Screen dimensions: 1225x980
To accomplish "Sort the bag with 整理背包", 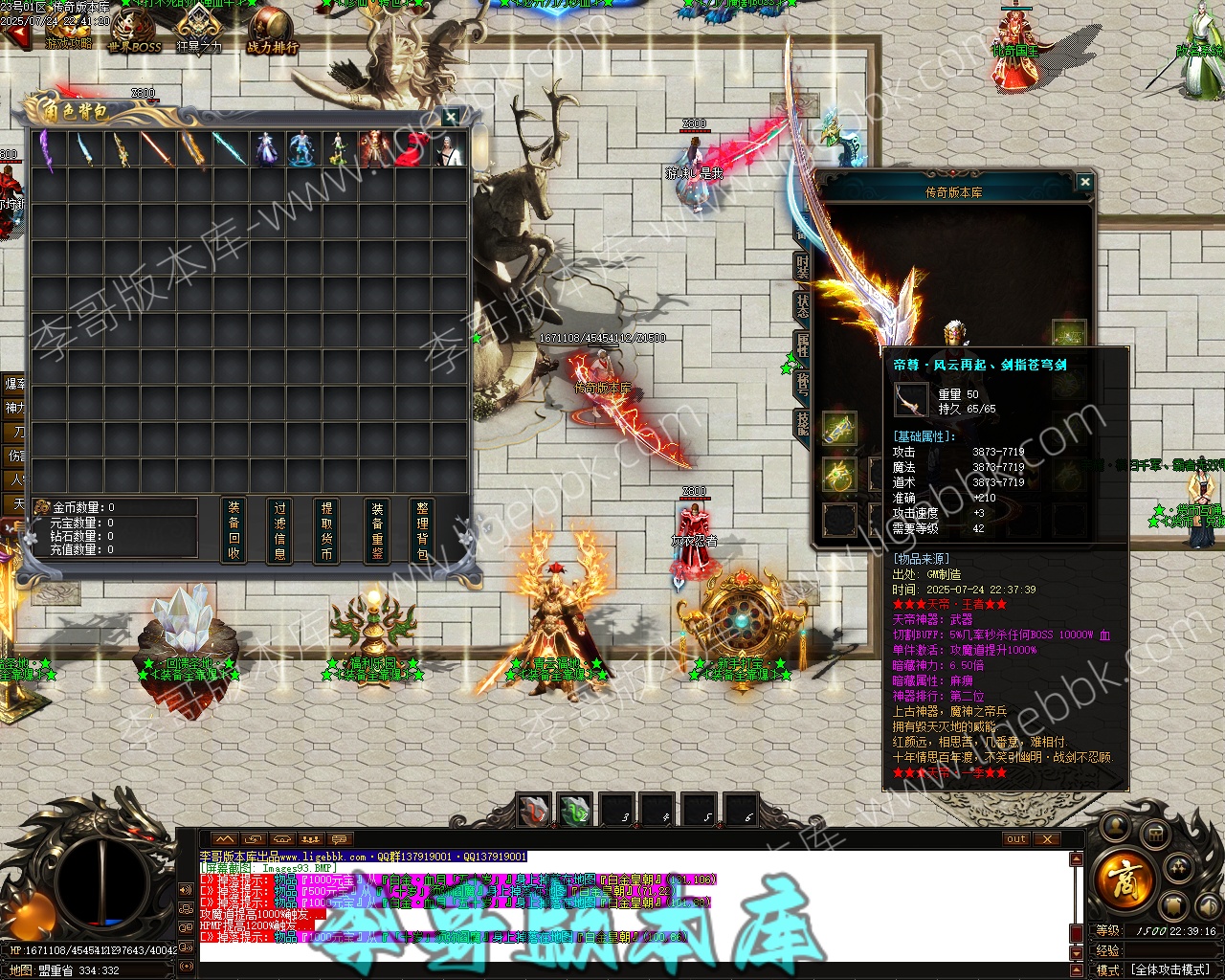I will (423, 530).
